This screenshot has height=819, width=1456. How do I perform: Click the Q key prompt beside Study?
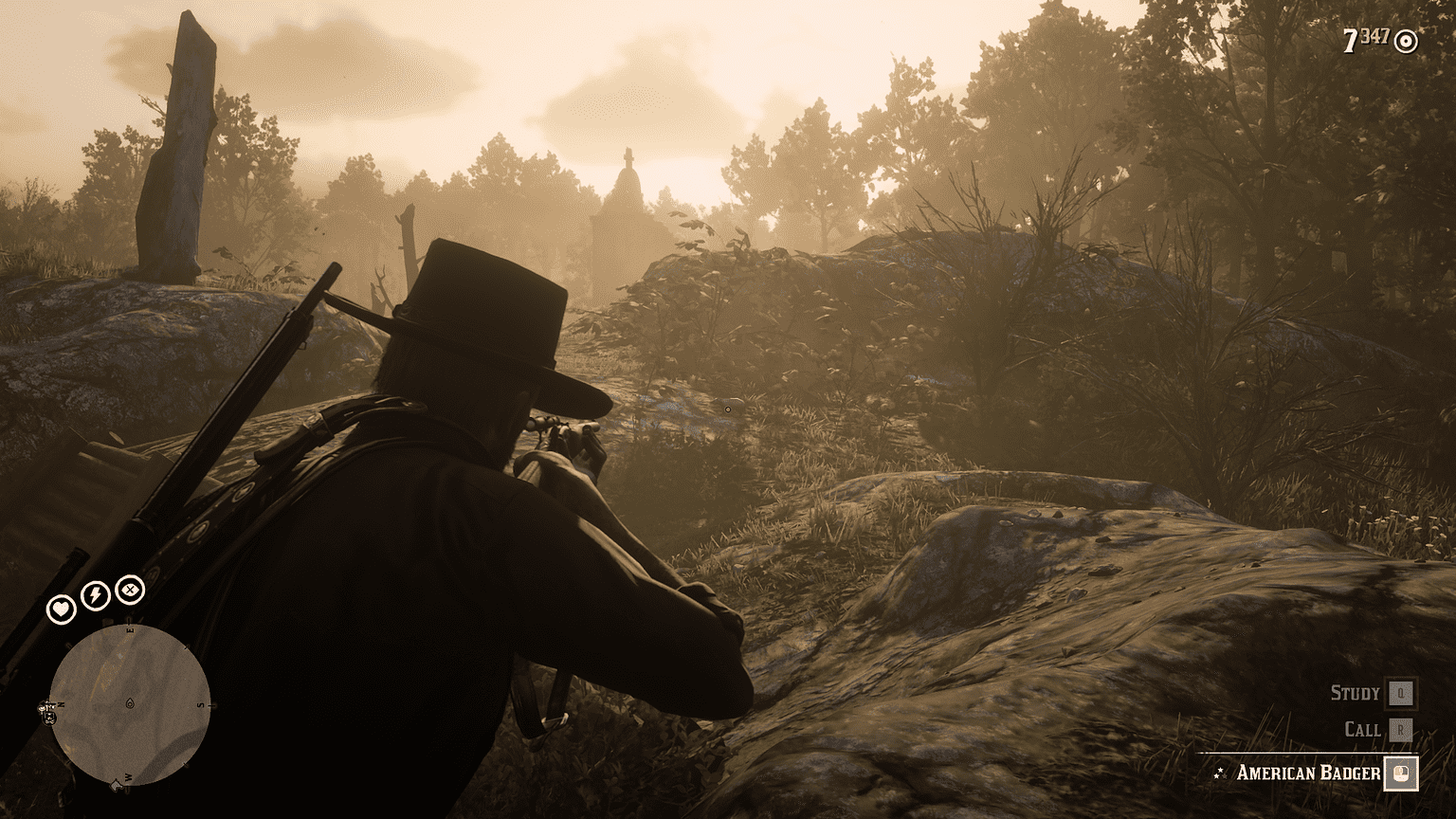click(x=1401, y=693)
